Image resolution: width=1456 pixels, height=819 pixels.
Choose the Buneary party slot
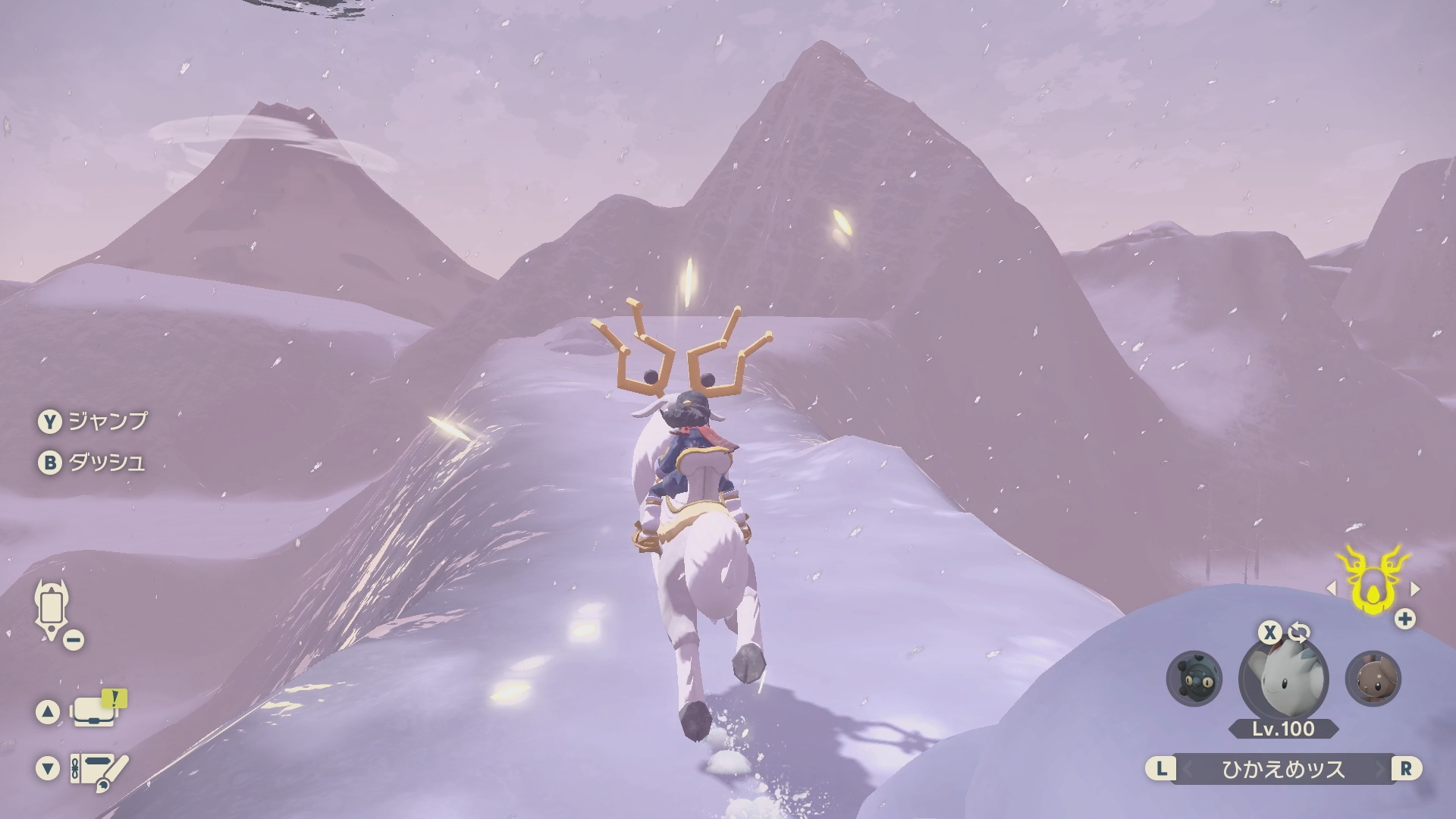tap(1373, 679)
